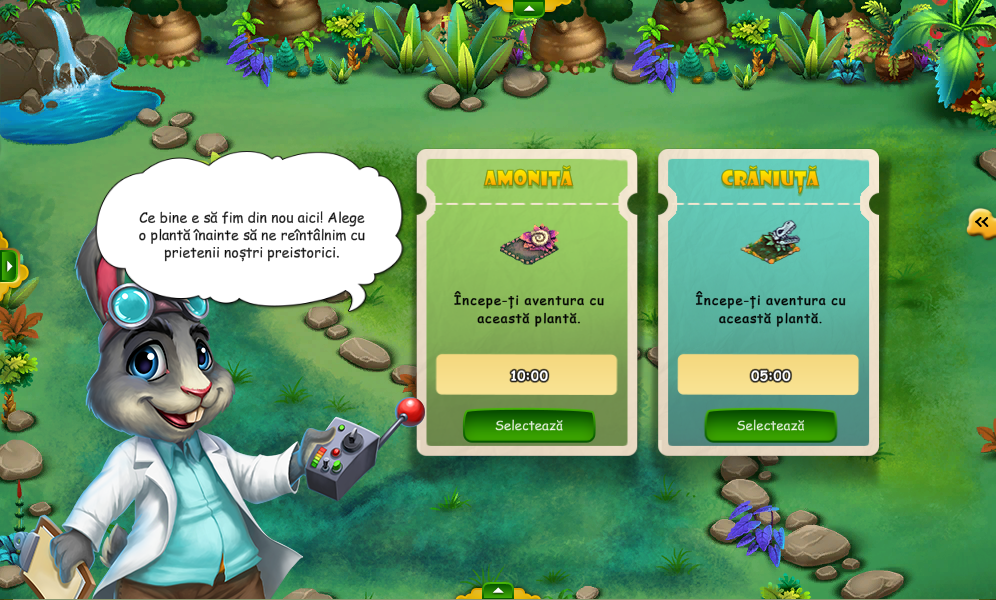Choose Selectează under the Amonită card
996x600 pixels.
coord(528,425)
